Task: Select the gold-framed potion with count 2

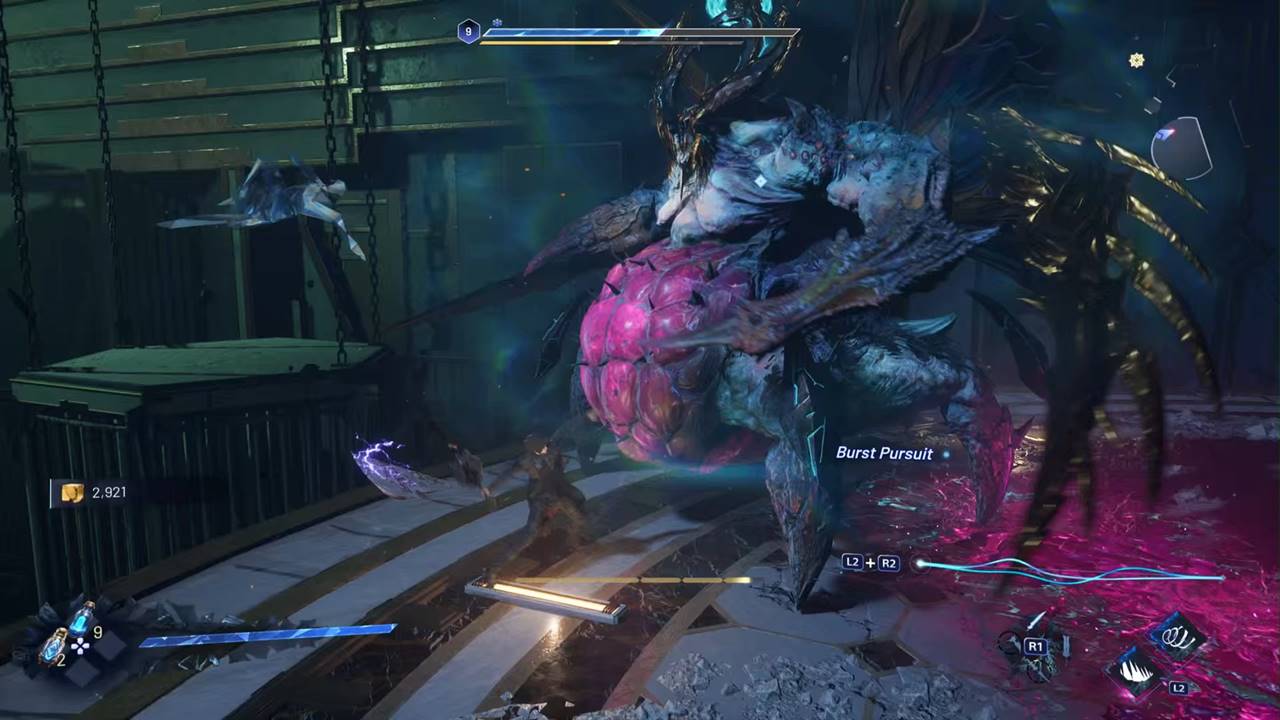Action: tap(54, 646)
